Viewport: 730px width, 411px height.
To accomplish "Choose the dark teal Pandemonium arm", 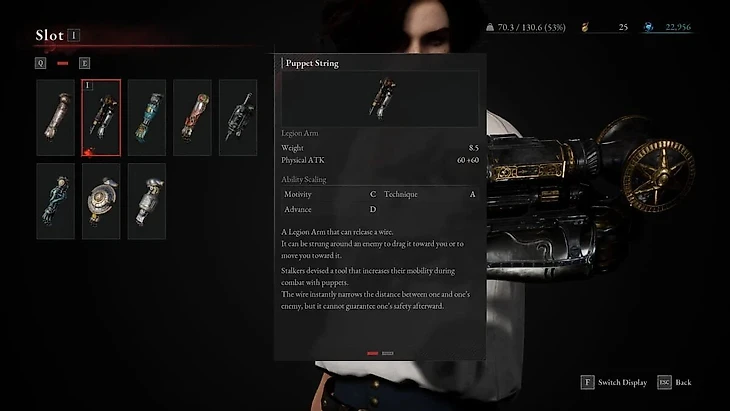I will pos(56,201).
